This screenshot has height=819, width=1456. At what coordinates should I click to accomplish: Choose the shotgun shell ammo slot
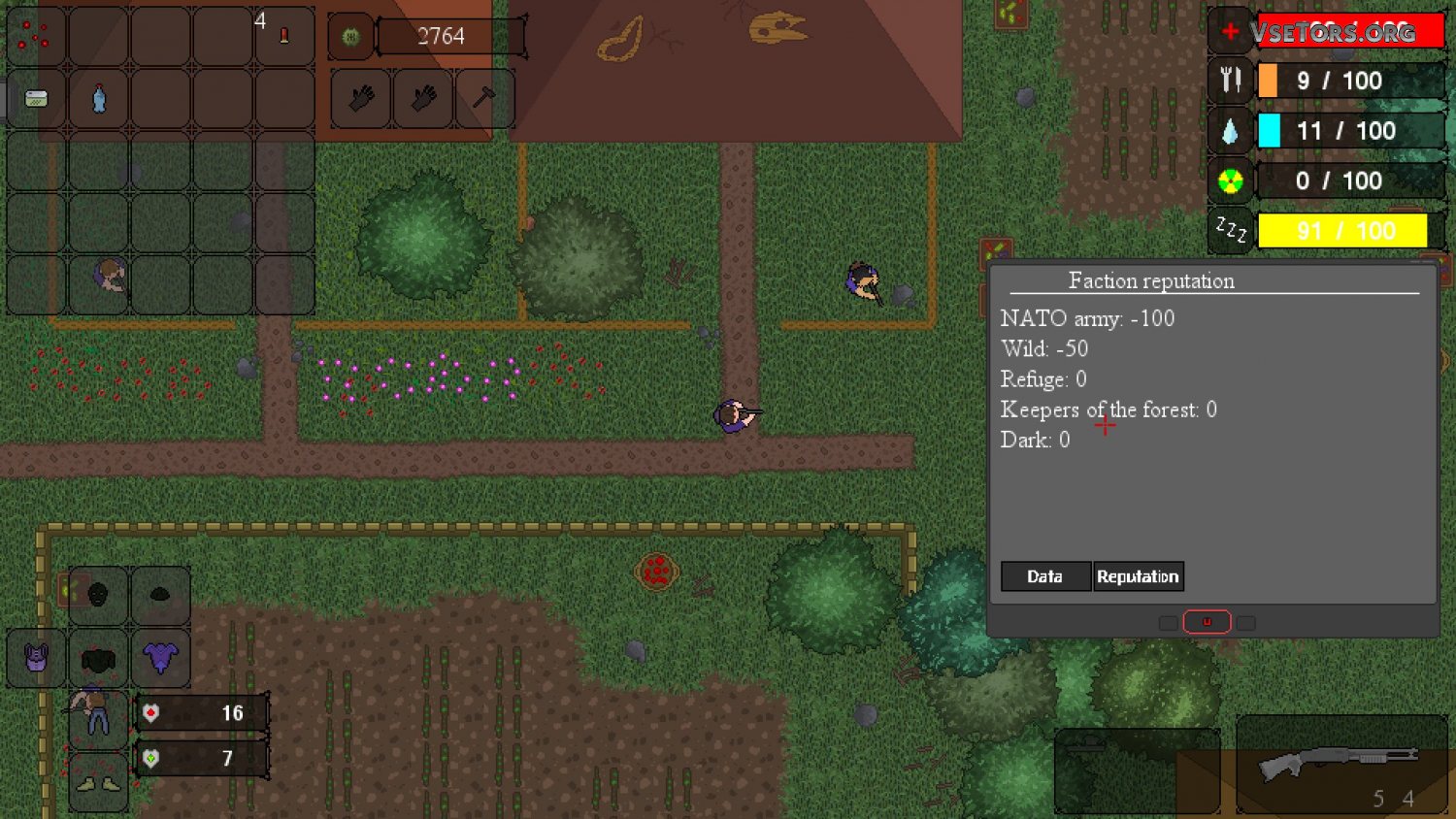[x=283, y=37]
